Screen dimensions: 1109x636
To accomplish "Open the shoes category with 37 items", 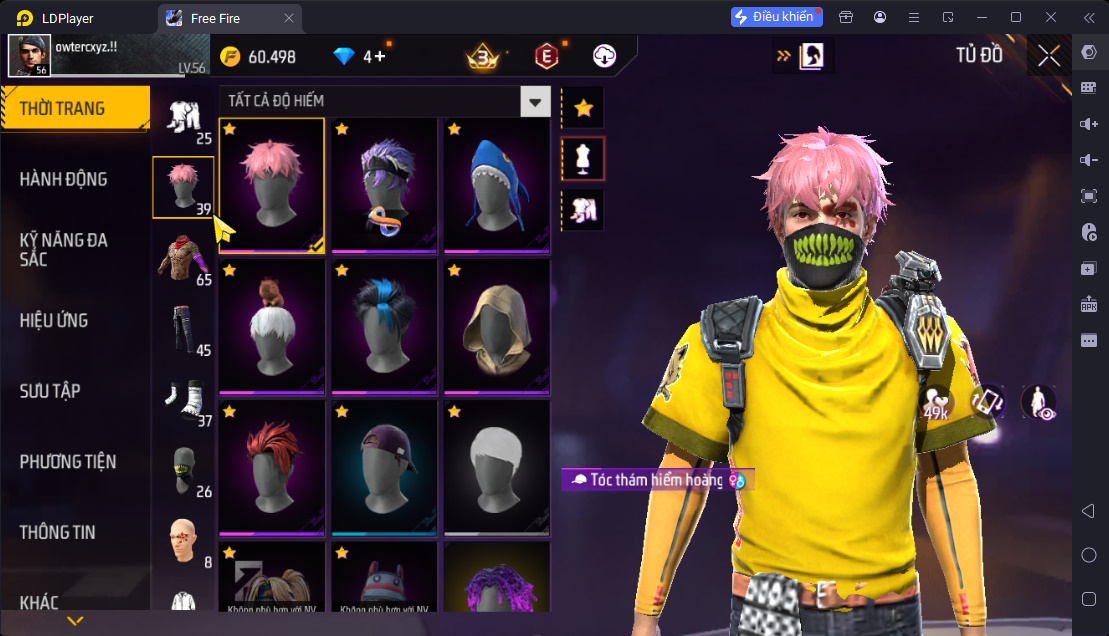I will (x=184, y=400).
